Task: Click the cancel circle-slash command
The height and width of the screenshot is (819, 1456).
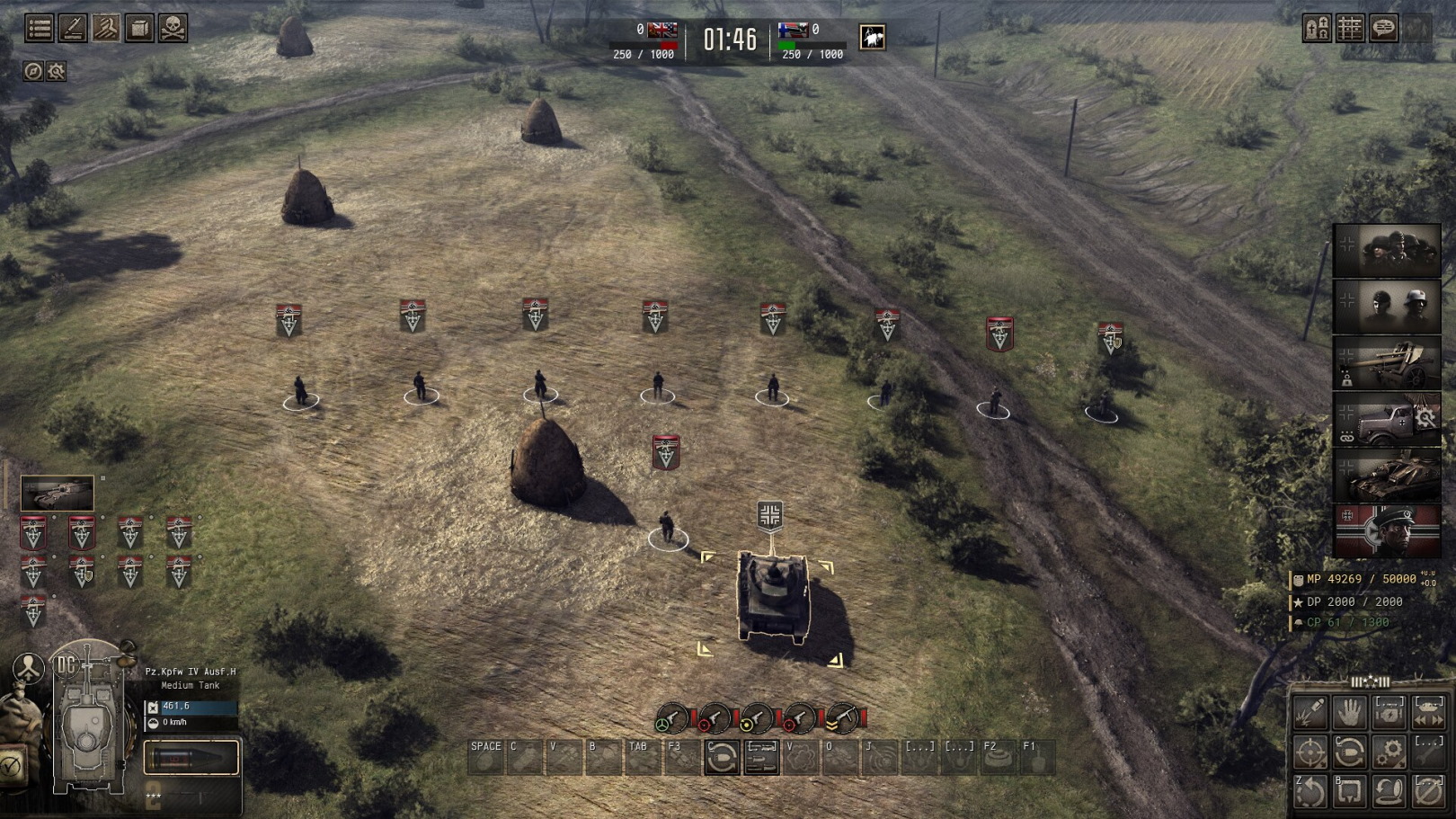Action: pos(1429,791)
